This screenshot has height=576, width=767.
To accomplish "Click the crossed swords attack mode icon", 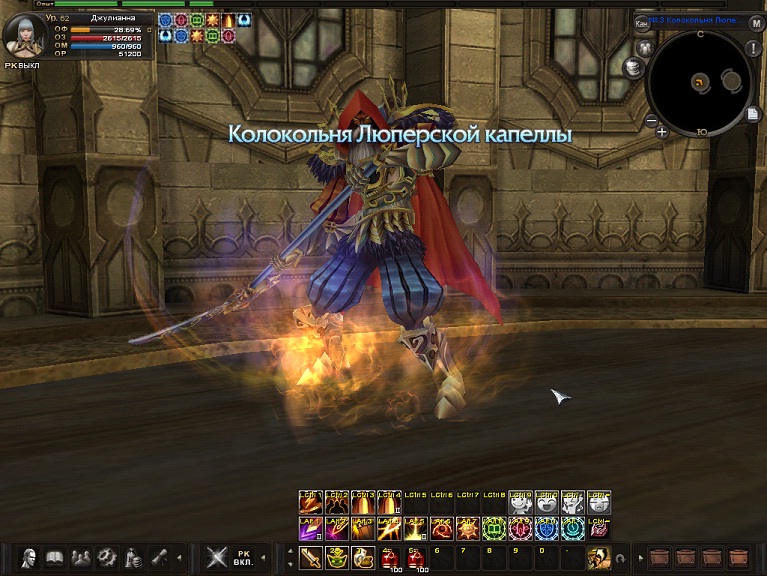I will (216, 557).
